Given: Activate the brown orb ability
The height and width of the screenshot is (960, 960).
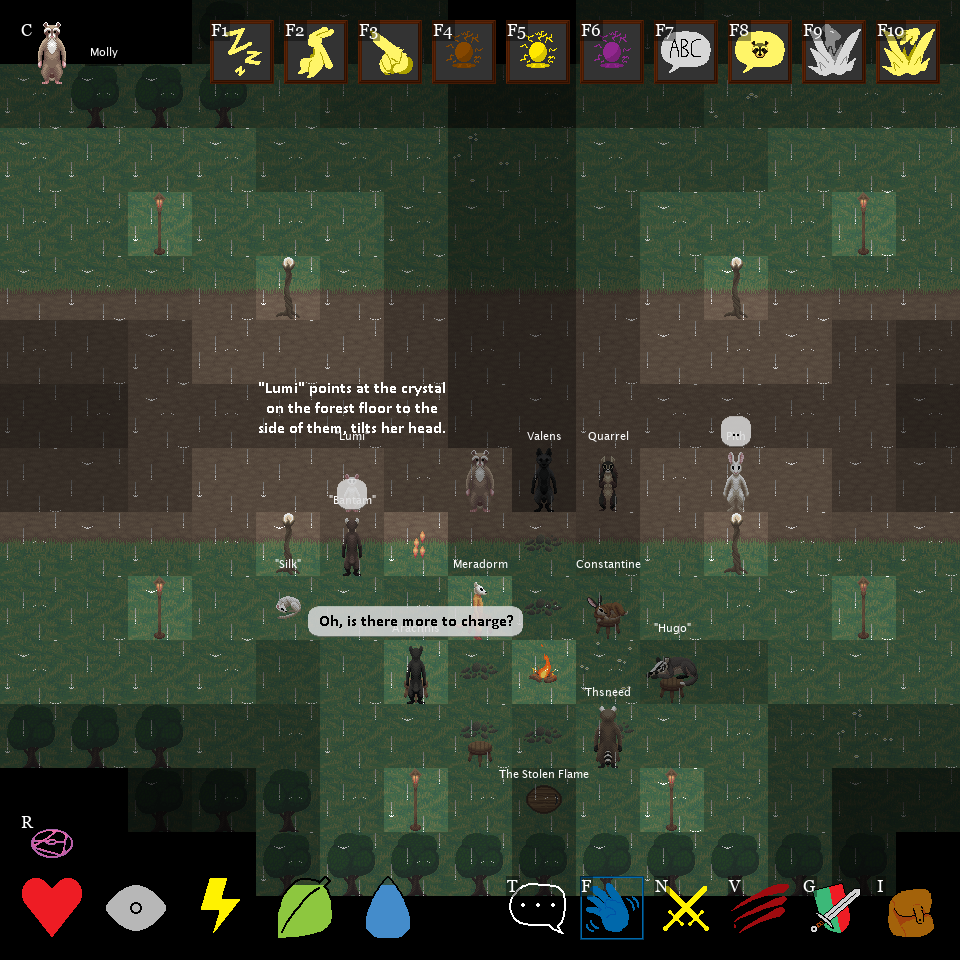Looking at the screenshot, I should [463, 51].
